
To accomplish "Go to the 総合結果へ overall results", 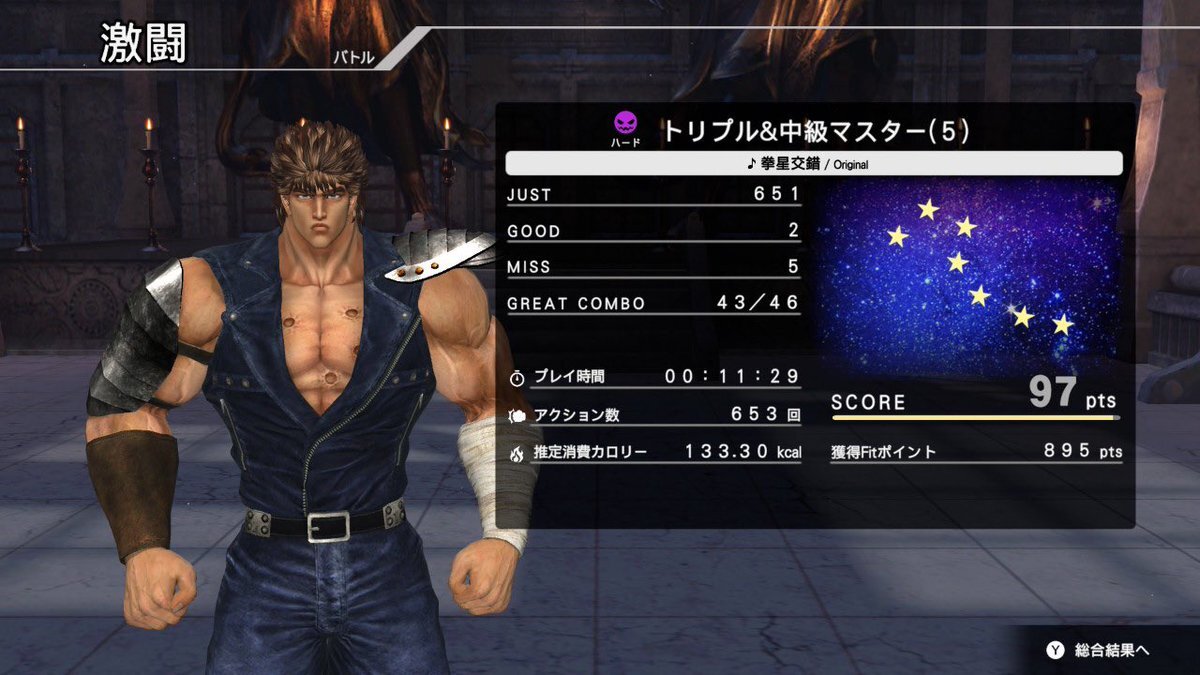I will 1099,650.
